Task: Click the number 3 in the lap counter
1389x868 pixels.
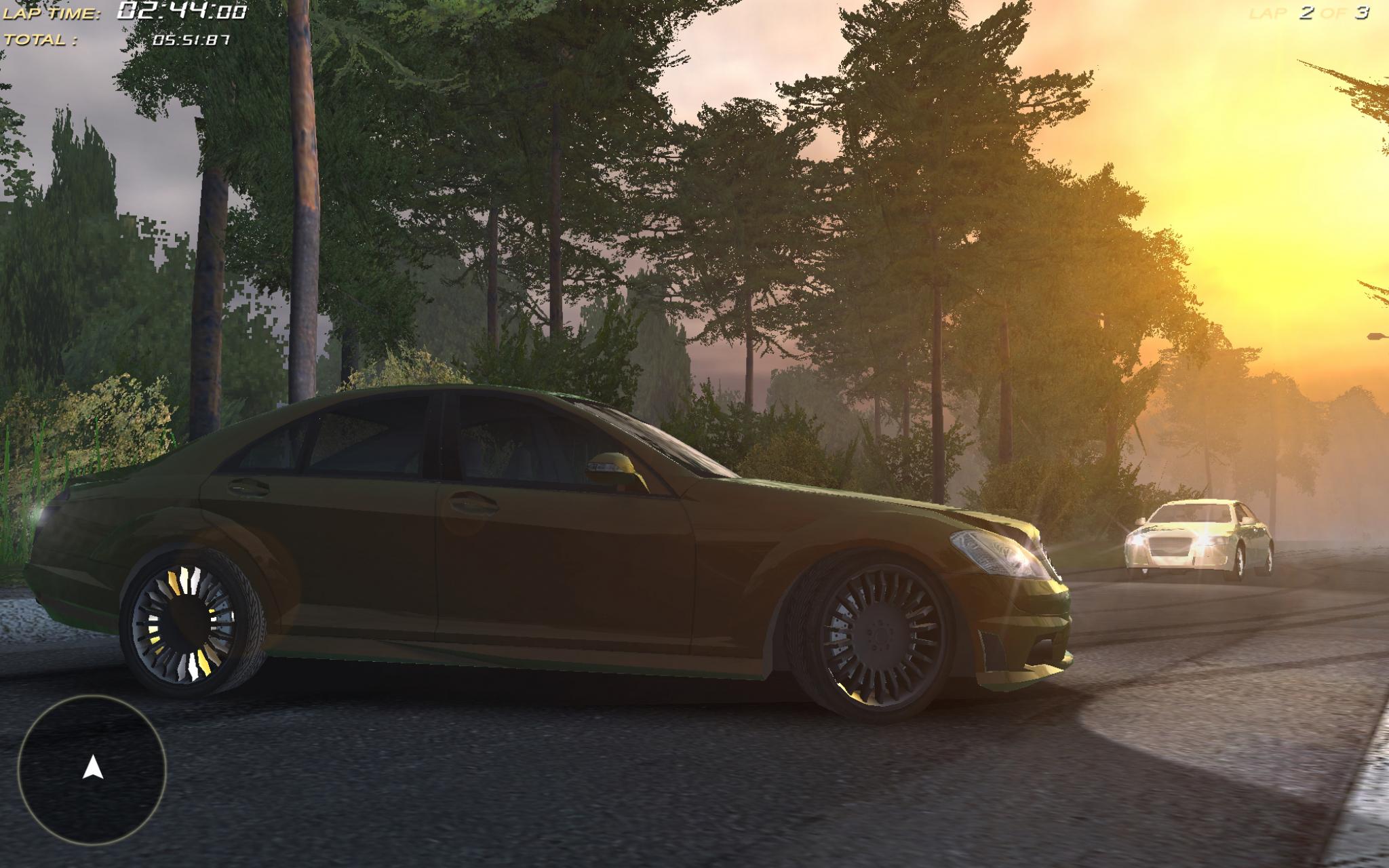Action: (x=1362, y=12)
